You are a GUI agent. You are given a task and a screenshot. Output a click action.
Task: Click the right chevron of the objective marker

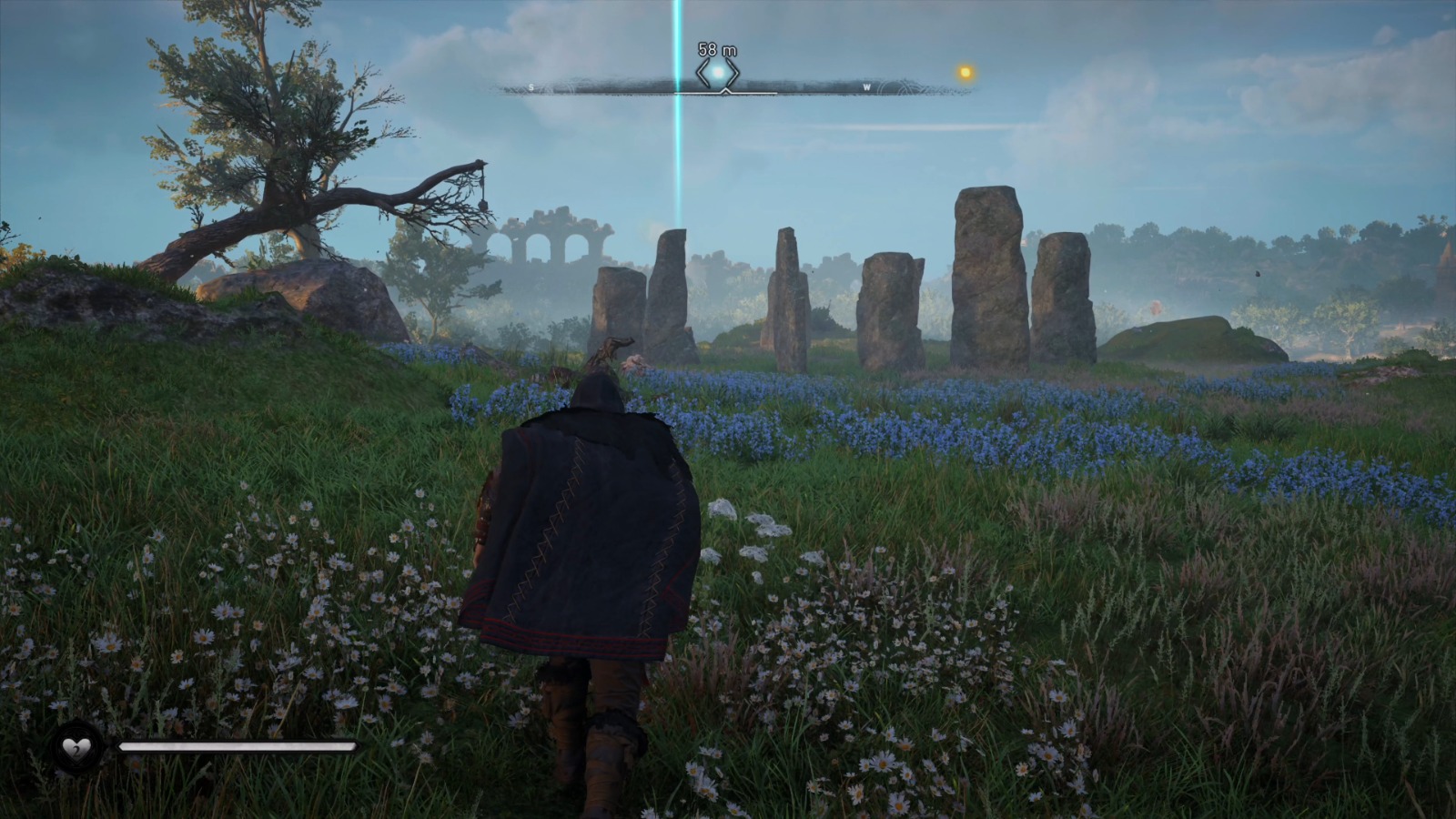pyautogui.click(x=734, y=71)
